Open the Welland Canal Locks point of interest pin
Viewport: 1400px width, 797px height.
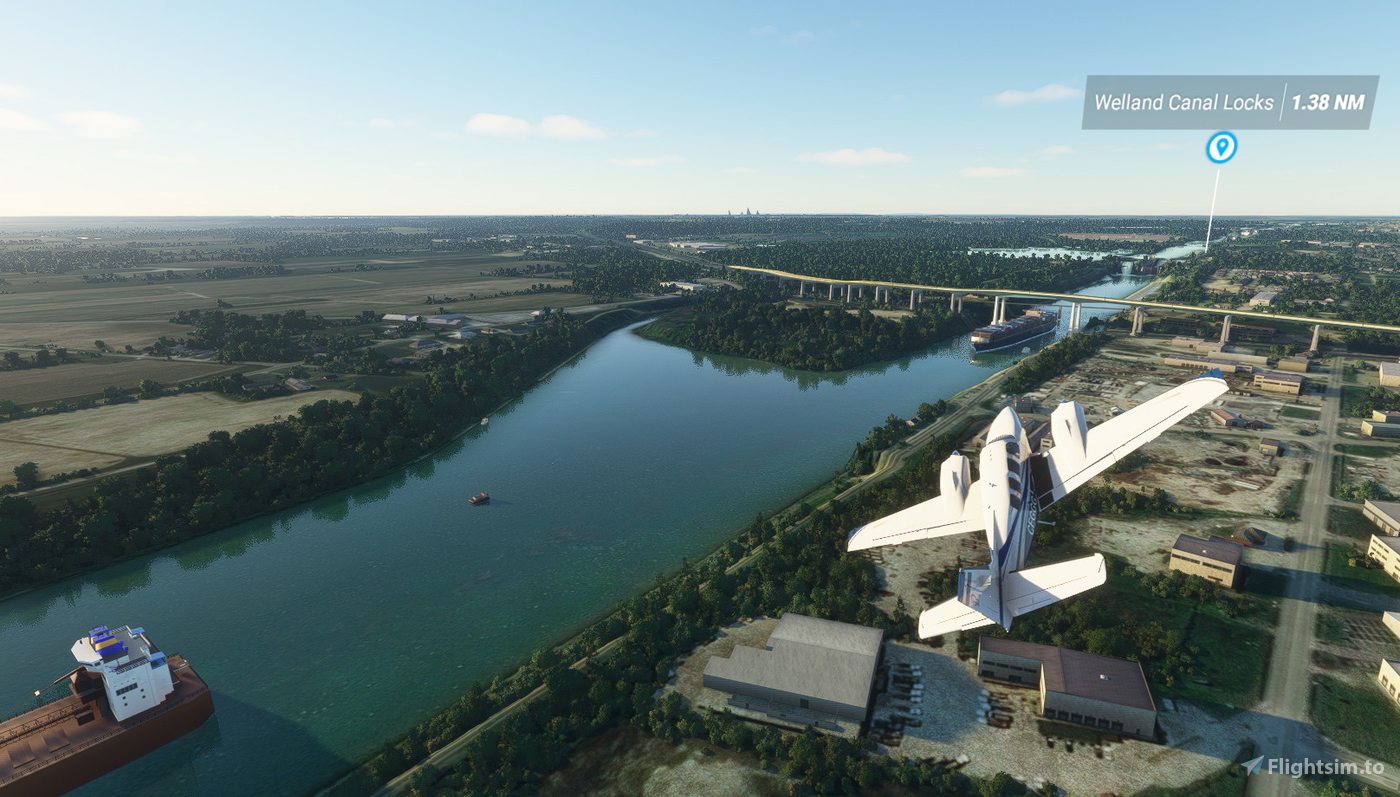(x=1219, y=146)
